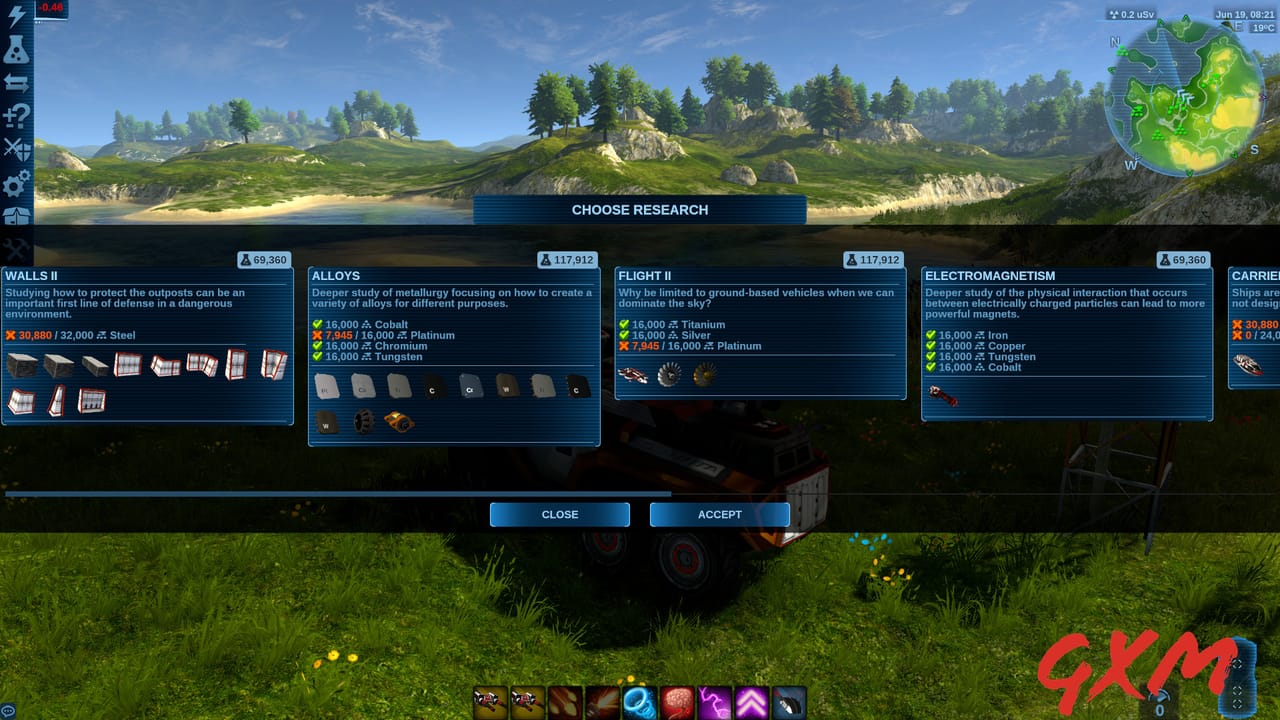Select the brain ability icon in the hotbar
The image size is (1280, 720).
pyautogui.click(x=677, y=703)
